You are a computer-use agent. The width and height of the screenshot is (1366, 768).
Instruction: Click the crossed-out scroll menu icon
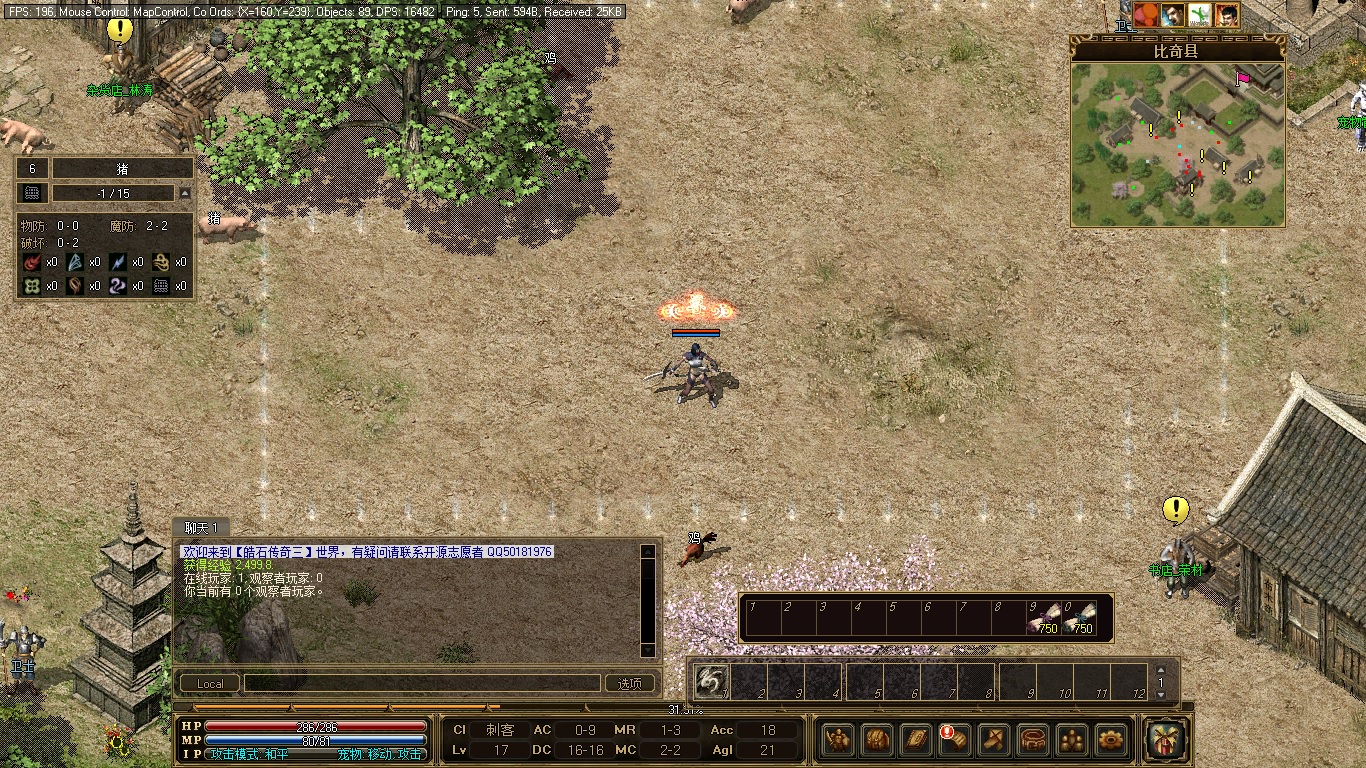(994, 739)
